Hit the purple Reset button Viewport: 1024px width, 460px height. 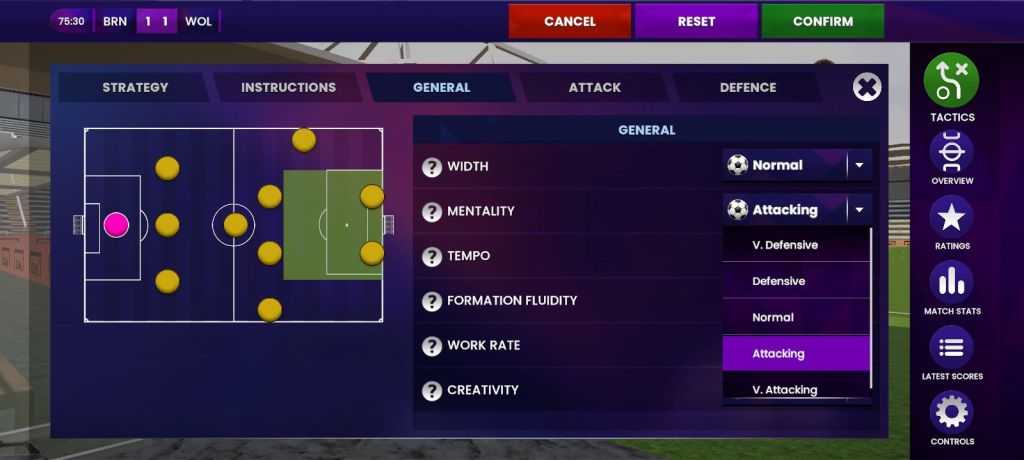click(696, 21)
